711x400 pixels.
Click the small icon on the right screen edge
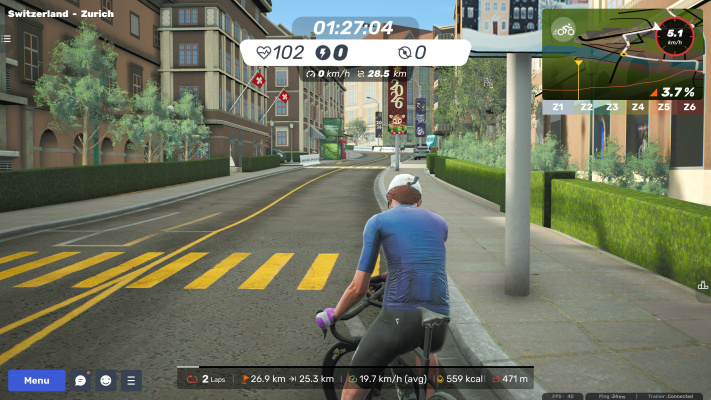[x=704, y=285]
